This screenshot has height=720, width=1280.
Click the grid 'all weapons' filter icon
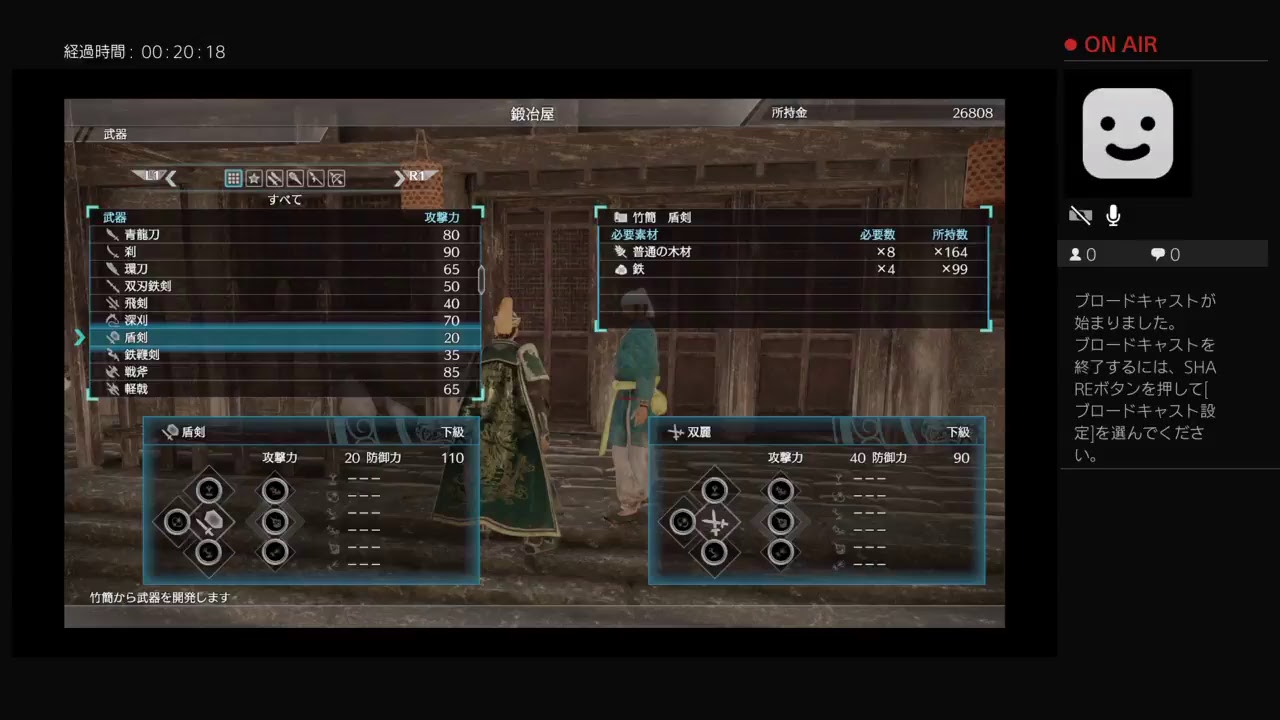(x=233, y=178)
